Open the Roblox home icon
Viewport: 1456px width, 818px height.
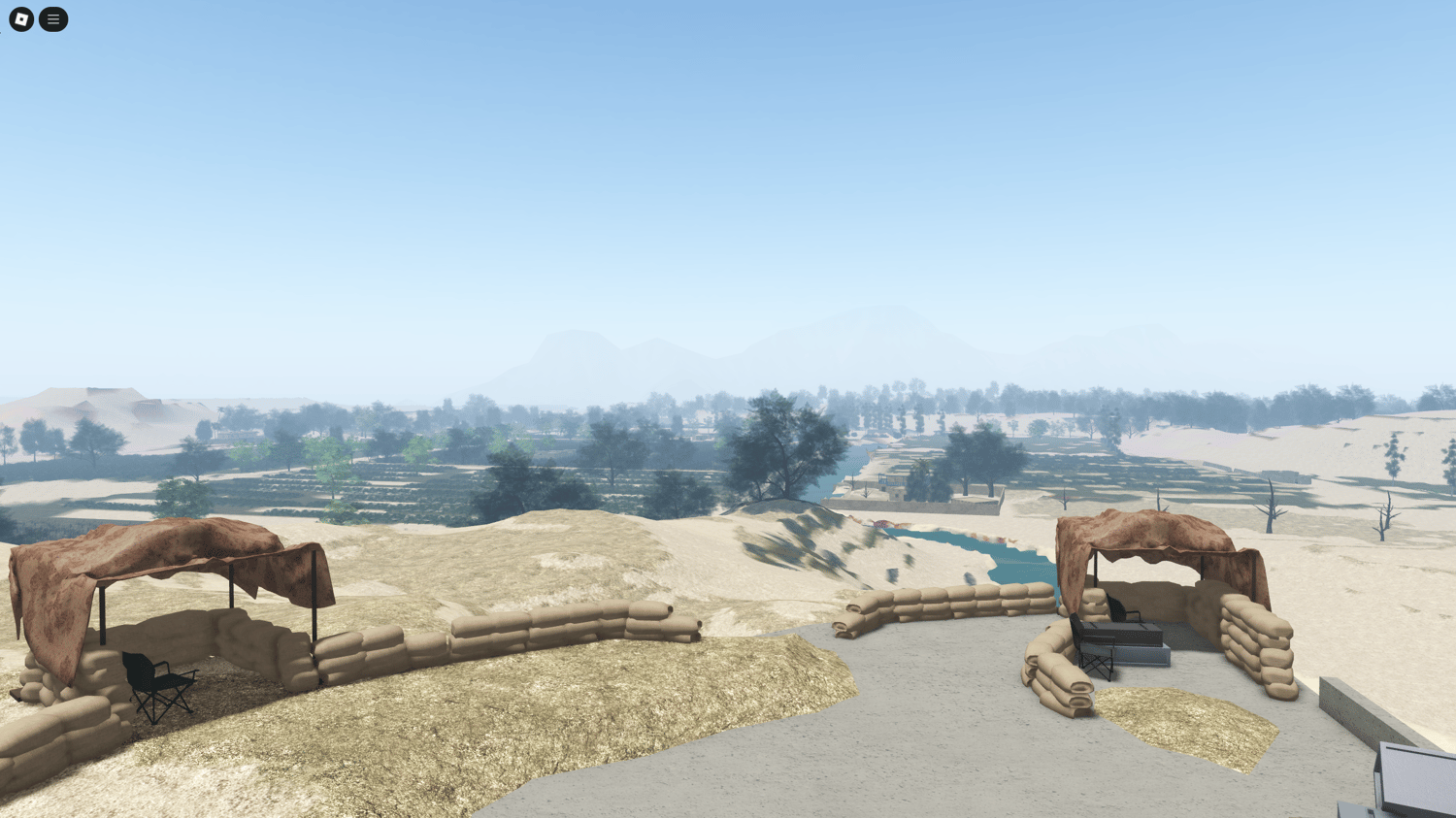[19, 19]
